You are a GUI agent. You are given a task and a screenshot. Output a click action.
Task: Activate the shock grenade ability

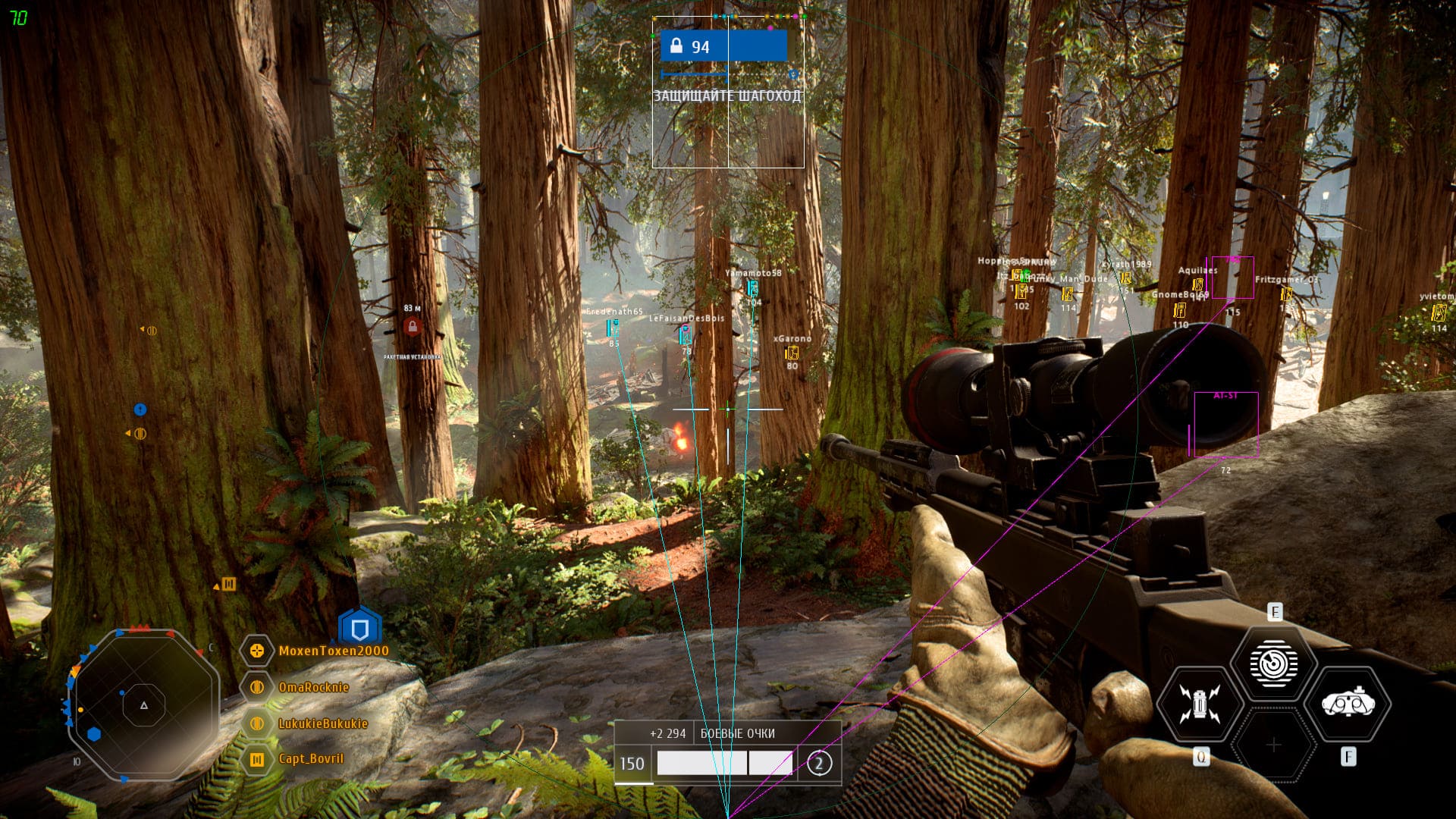click(1199, 704)
